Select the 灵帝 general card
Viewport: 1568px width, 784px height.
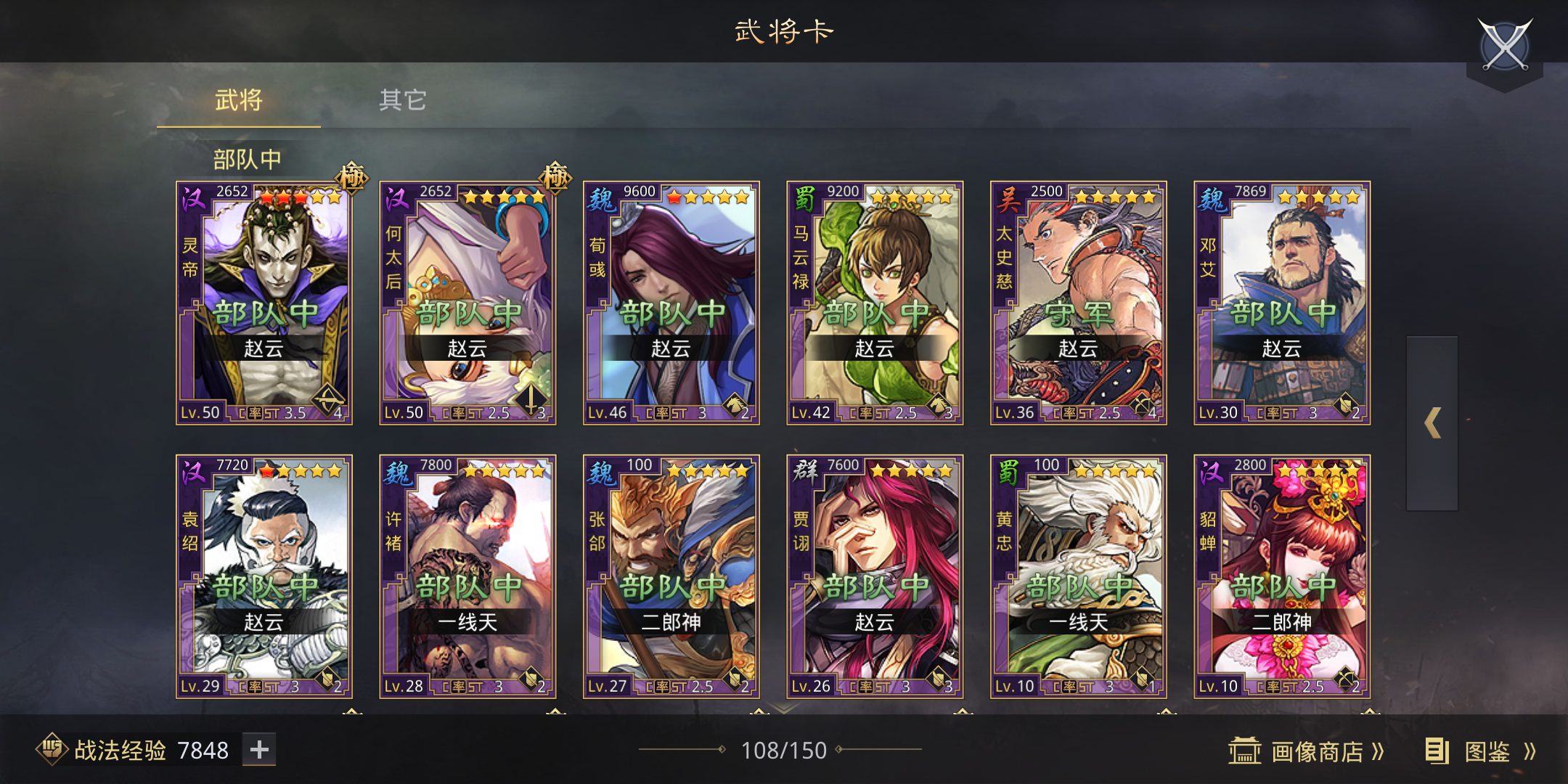[x=264, y=303]
